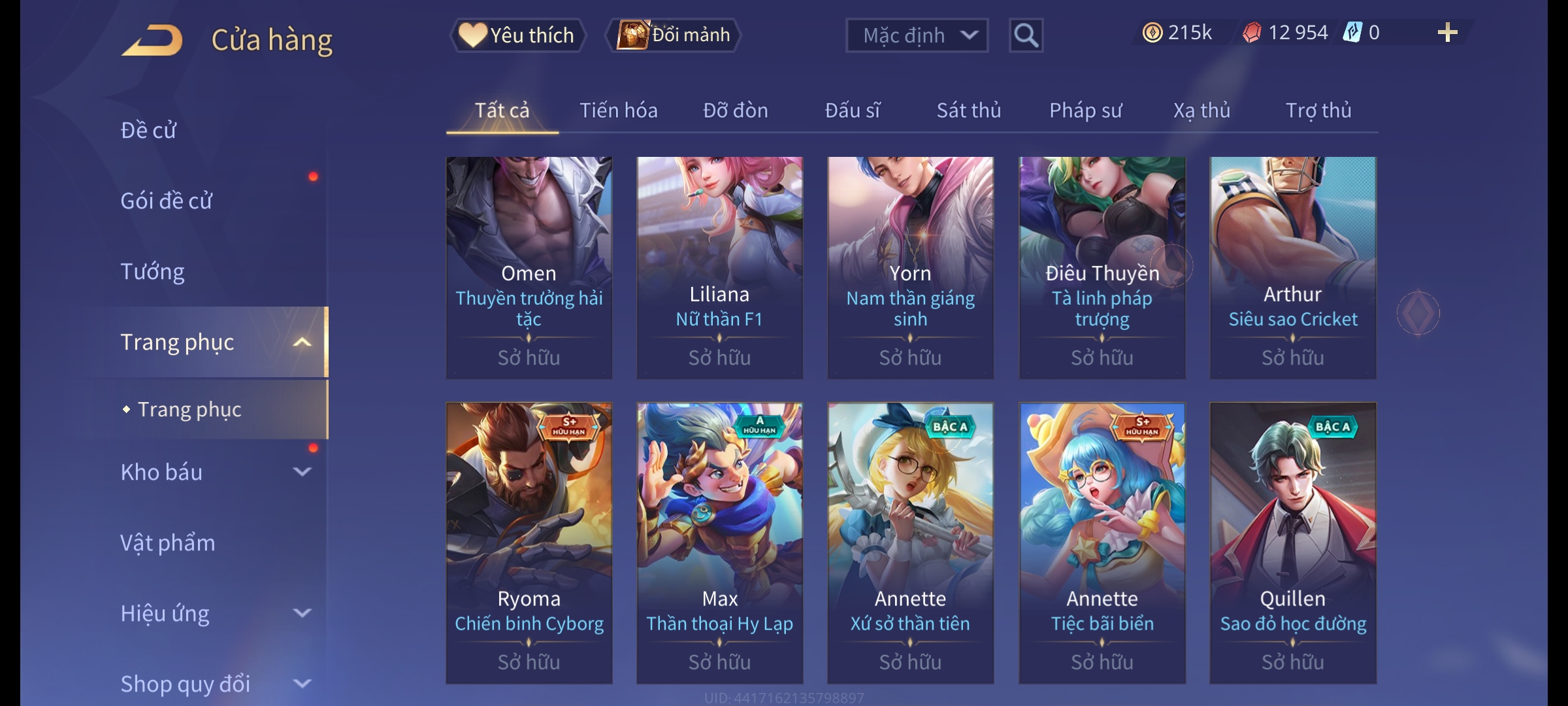View Quillen's Sao đỏ học đường skin
1568x706 pixels.
coord(1292,543)
